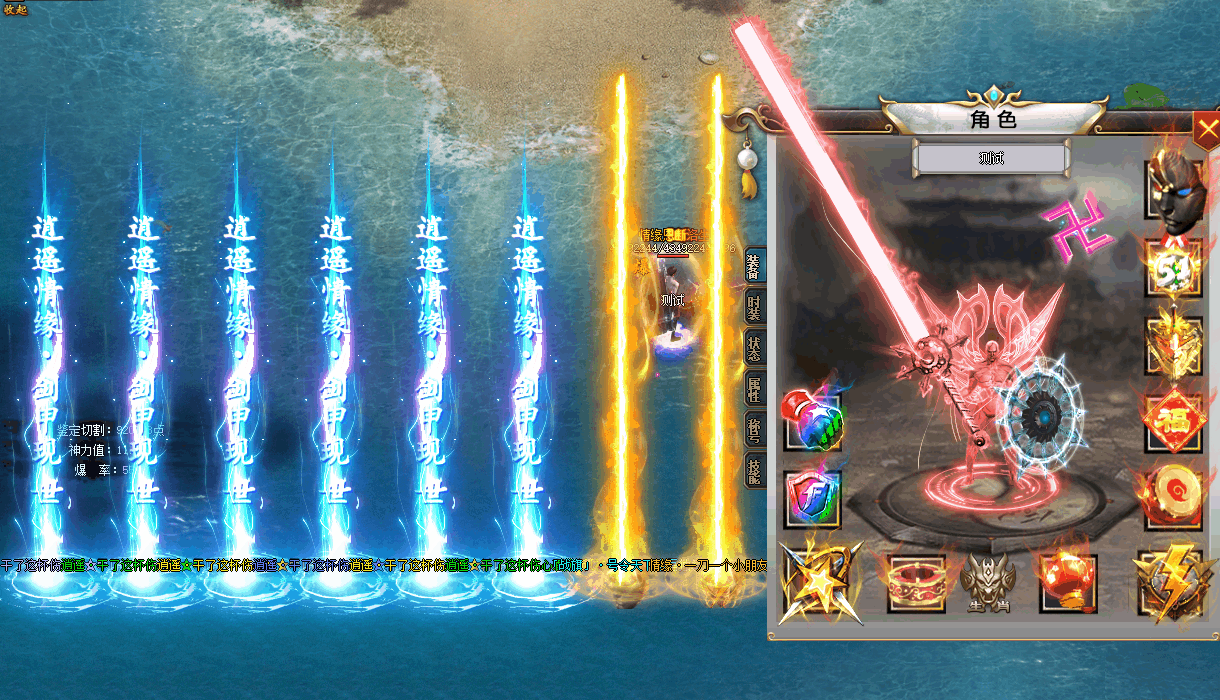Switch to the 技能 skills tab
Image resolution: width=1220 pixels, height=700 pixels.
pos(755,467)
